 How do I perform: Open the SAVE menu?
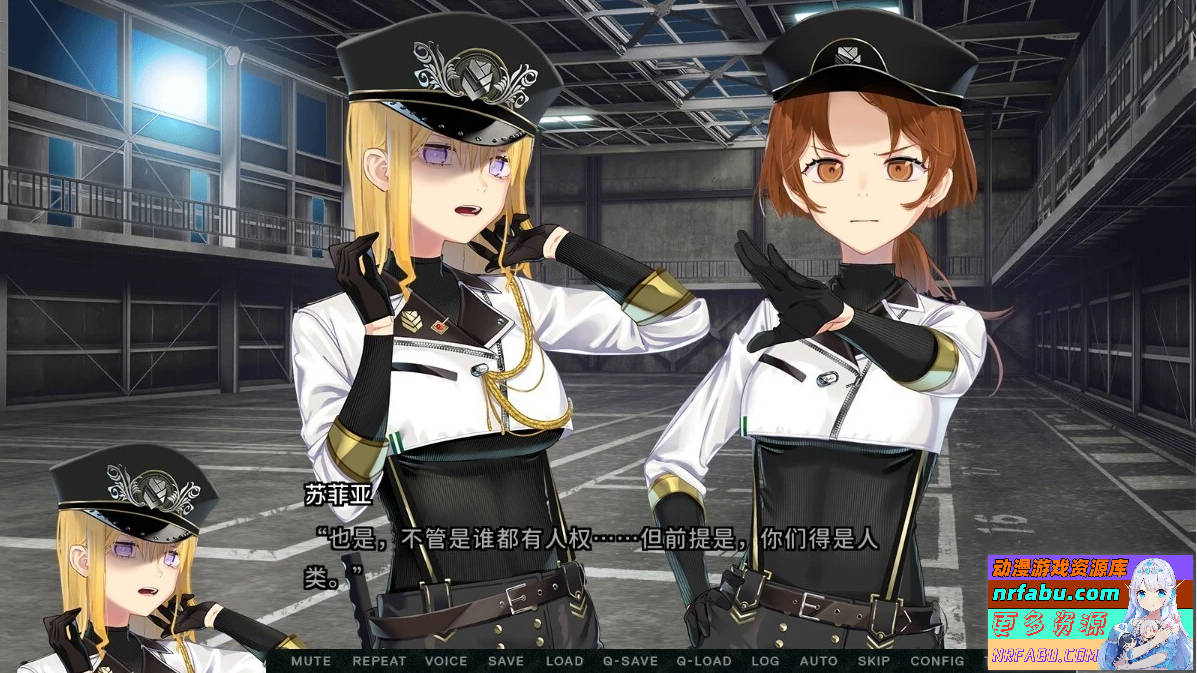(506, 661)
